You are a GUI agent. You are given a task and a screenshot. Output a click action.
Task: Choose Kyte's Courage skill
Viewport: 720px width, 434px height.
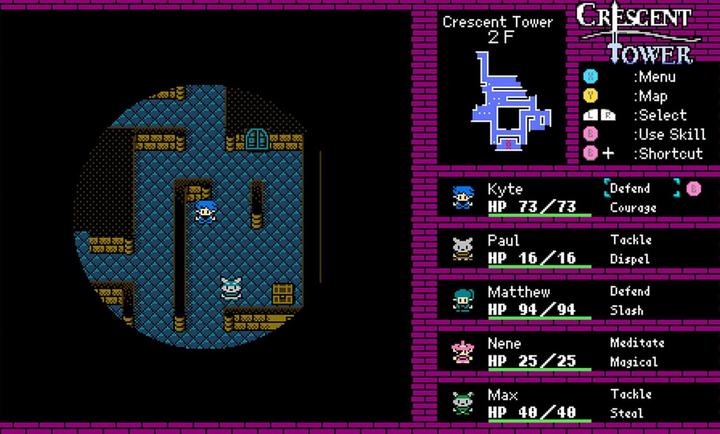[633, 207]
